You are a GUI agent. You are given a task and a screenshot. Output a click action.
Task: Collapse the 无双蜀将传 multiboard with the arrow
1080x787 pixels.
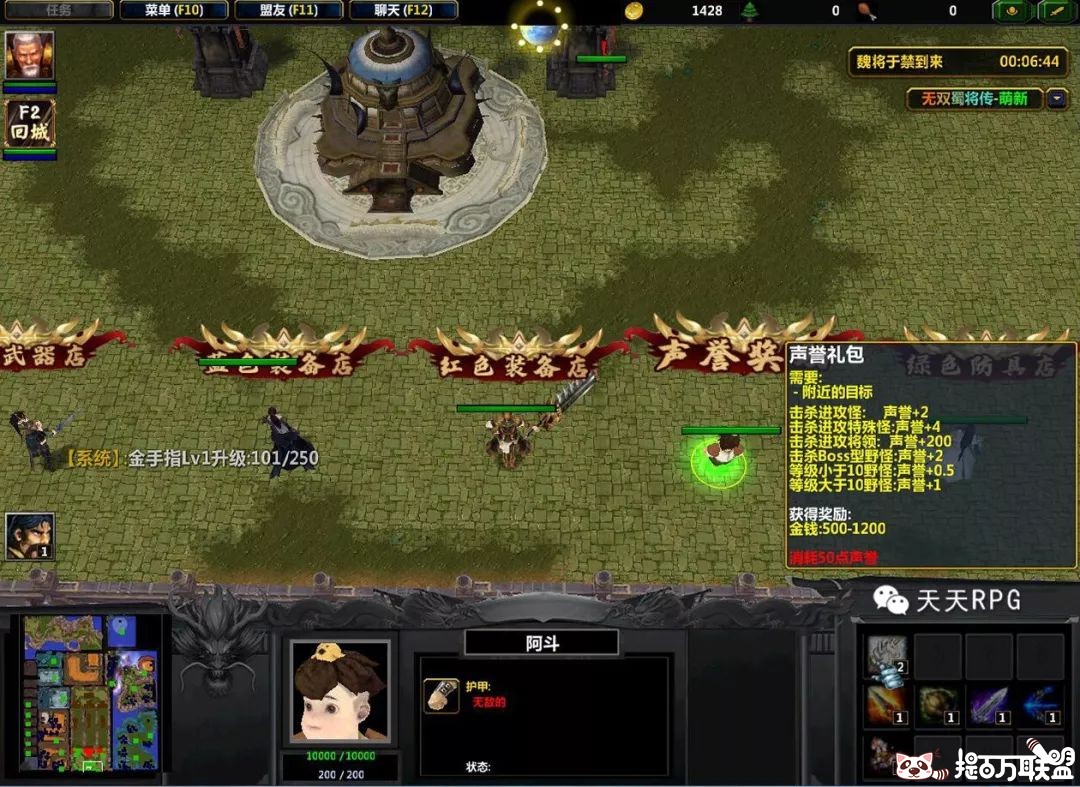coord(1057,99)
